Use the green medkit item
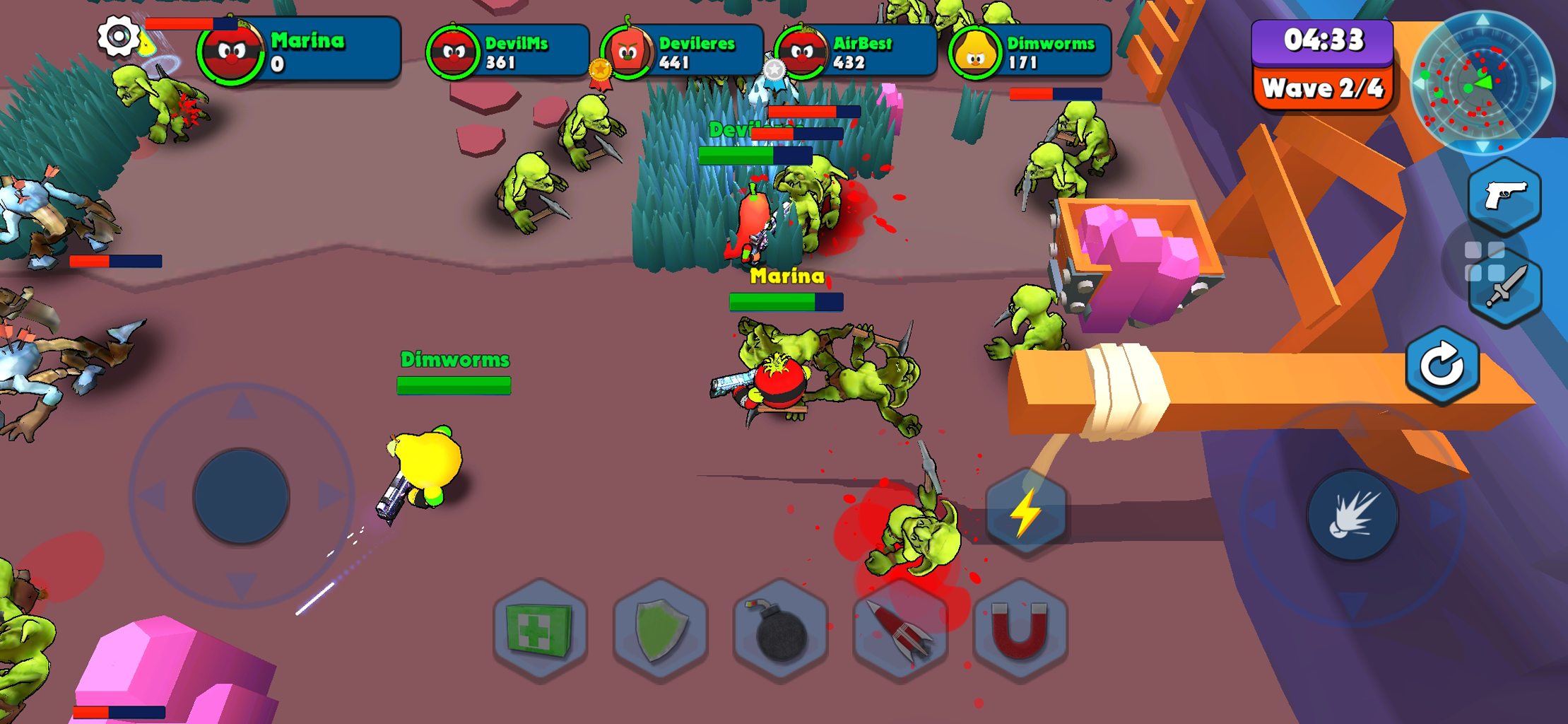The height and width of the screenshot is (724, 1568). [540, 629]
